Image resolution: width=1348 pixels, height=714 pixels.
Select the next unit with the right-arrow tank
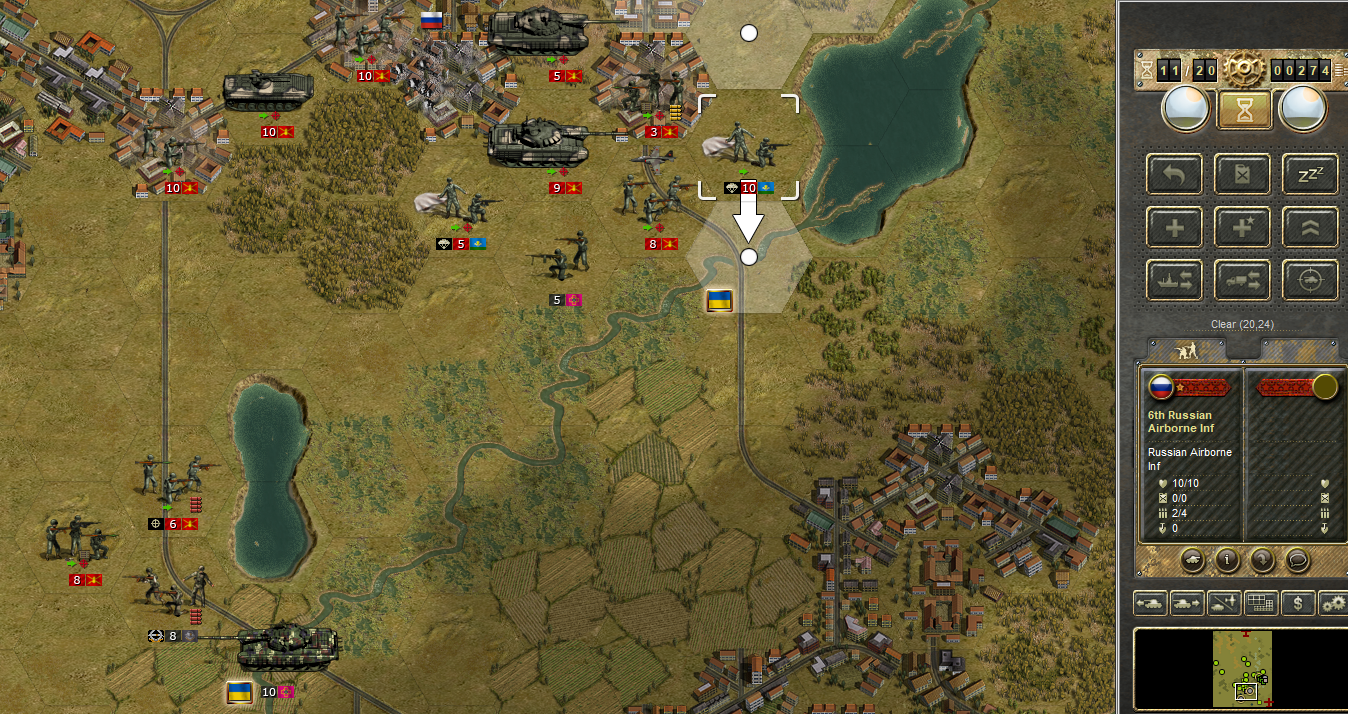1187,603
